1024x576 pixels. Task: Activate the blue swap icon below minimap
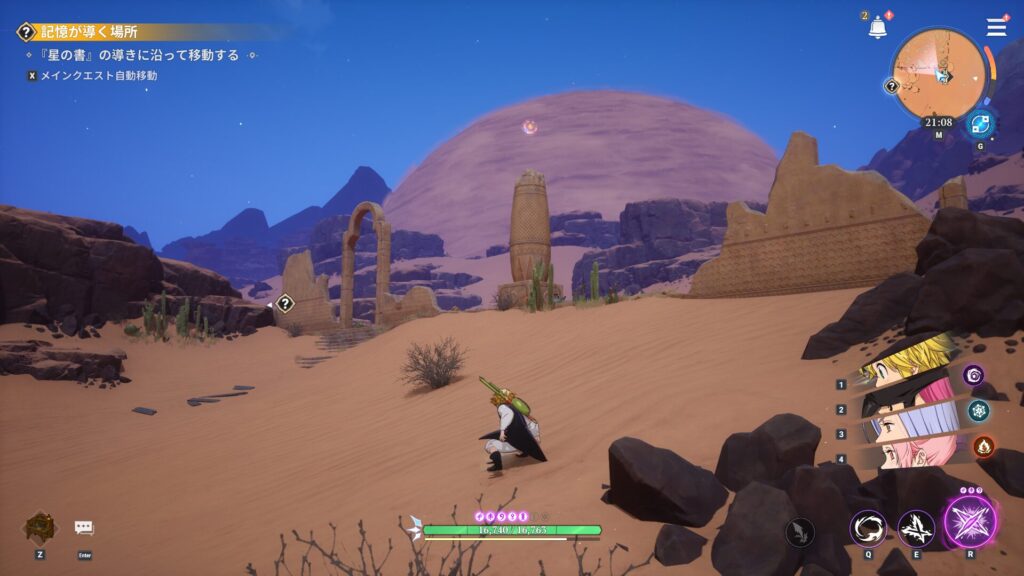pos(979,125)
